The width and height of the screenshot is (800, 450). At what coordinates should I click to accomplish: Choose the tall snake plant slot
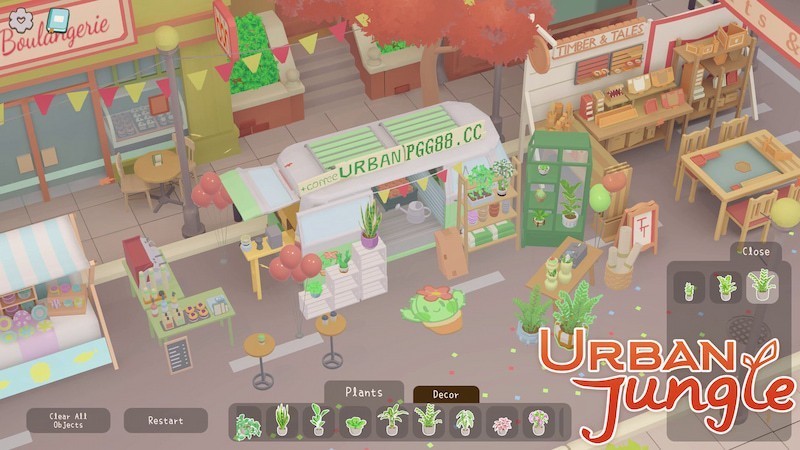[x=283, y=420]
